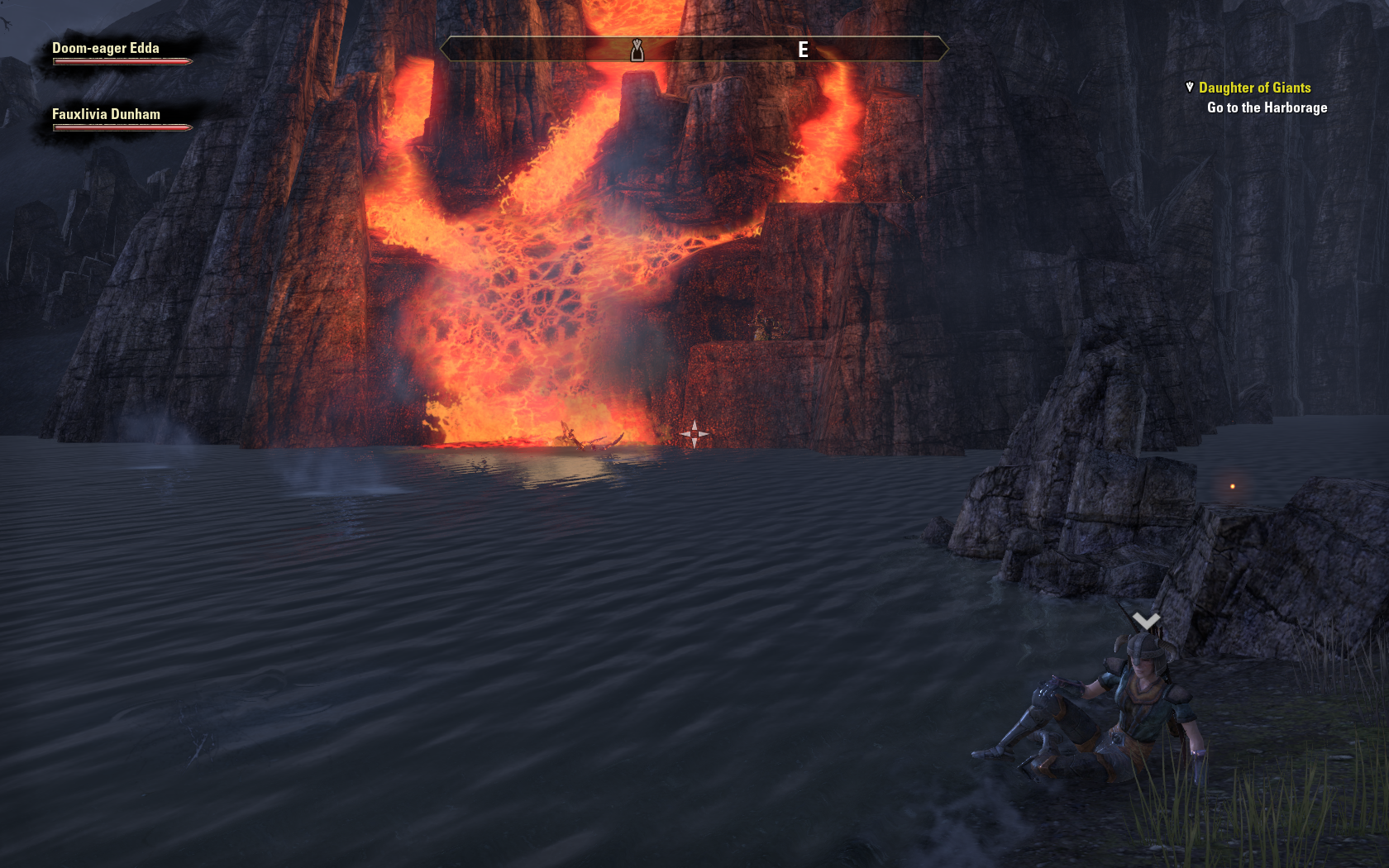1389x868 pixels.
Task: Select the Daughter of Giants quest tracker
Action: click(x=1254, y=88)
